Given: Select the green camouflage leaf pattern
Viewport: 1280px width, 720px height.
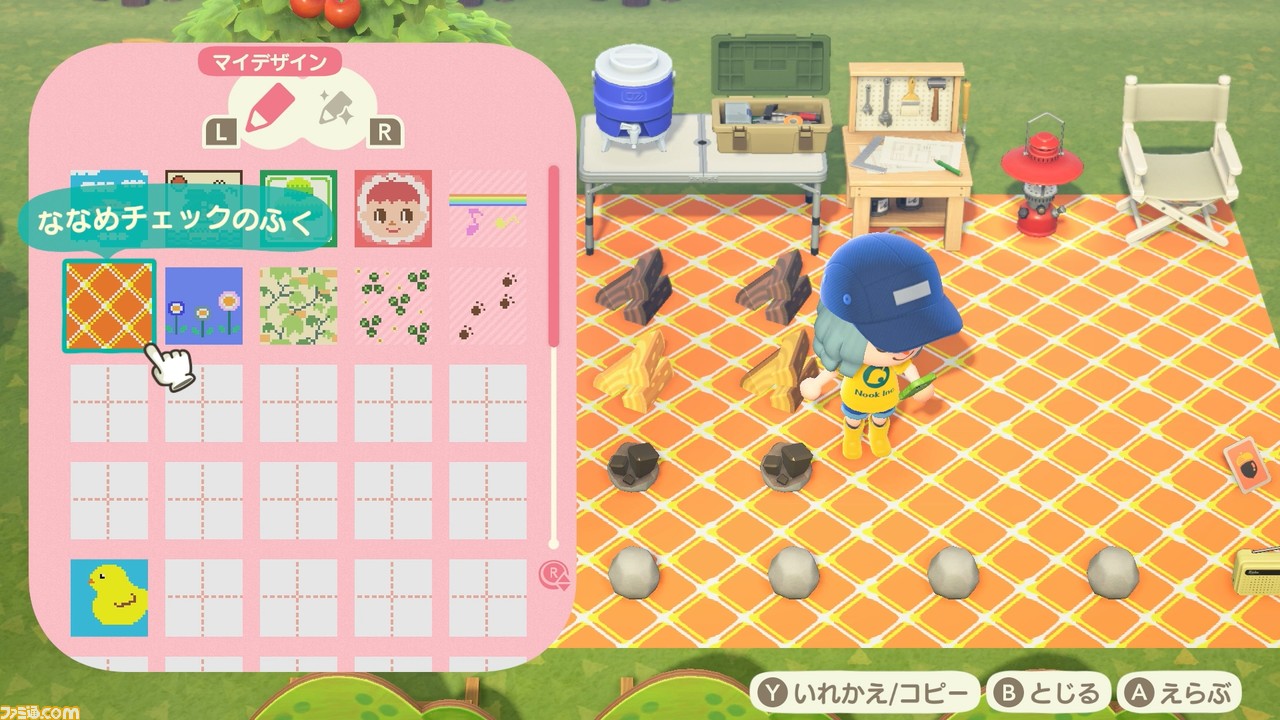Looking at the screenshot, I should [x=298, y=303].
